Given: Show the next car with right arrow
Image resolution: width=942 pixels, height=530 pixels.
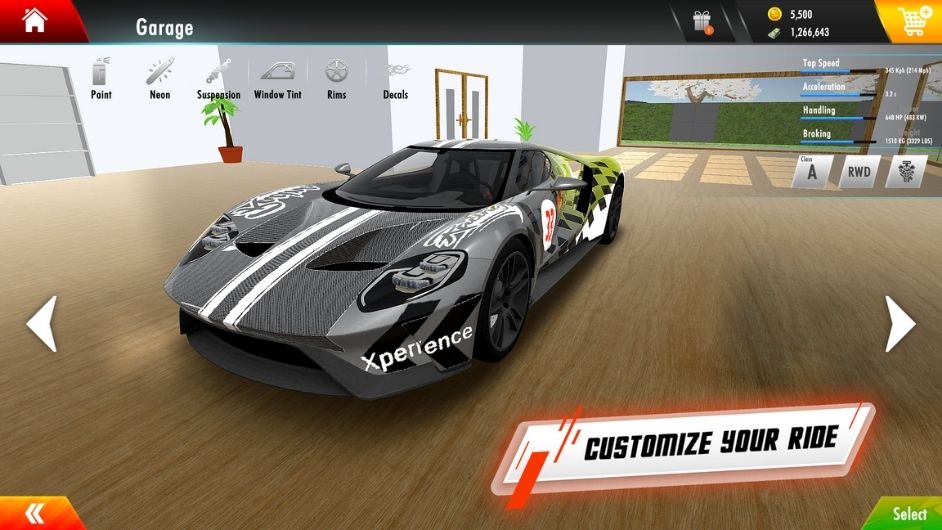Looking at the screenshot, I should (899, 323).
